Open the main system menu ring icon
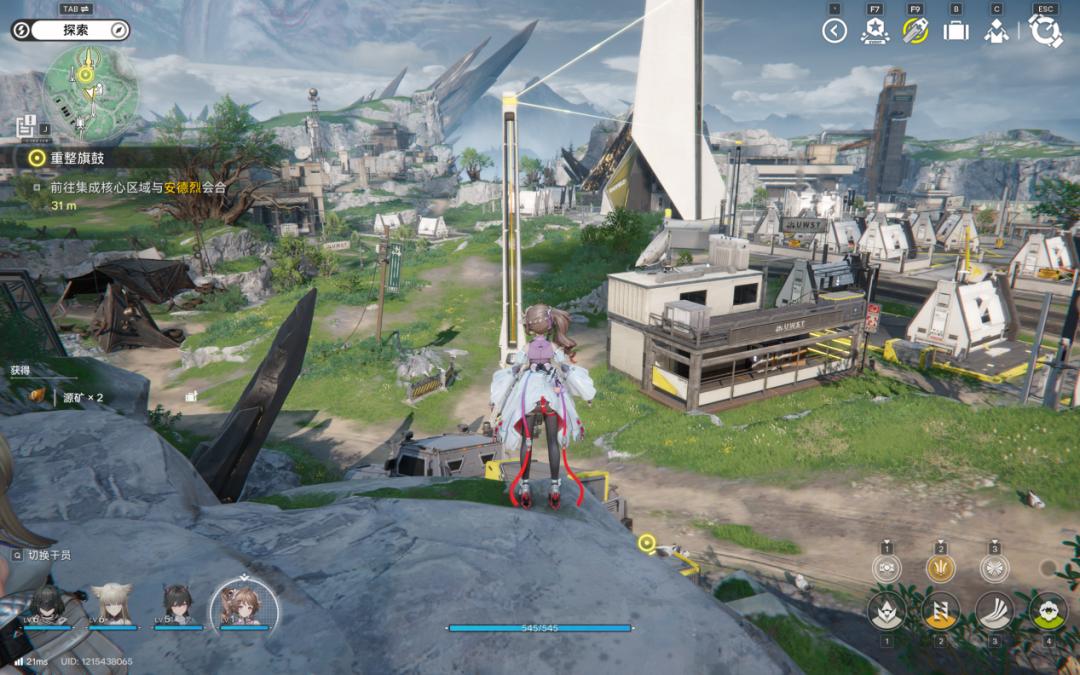This screenshot has height=675, width=1080. tap(1045, 31)
